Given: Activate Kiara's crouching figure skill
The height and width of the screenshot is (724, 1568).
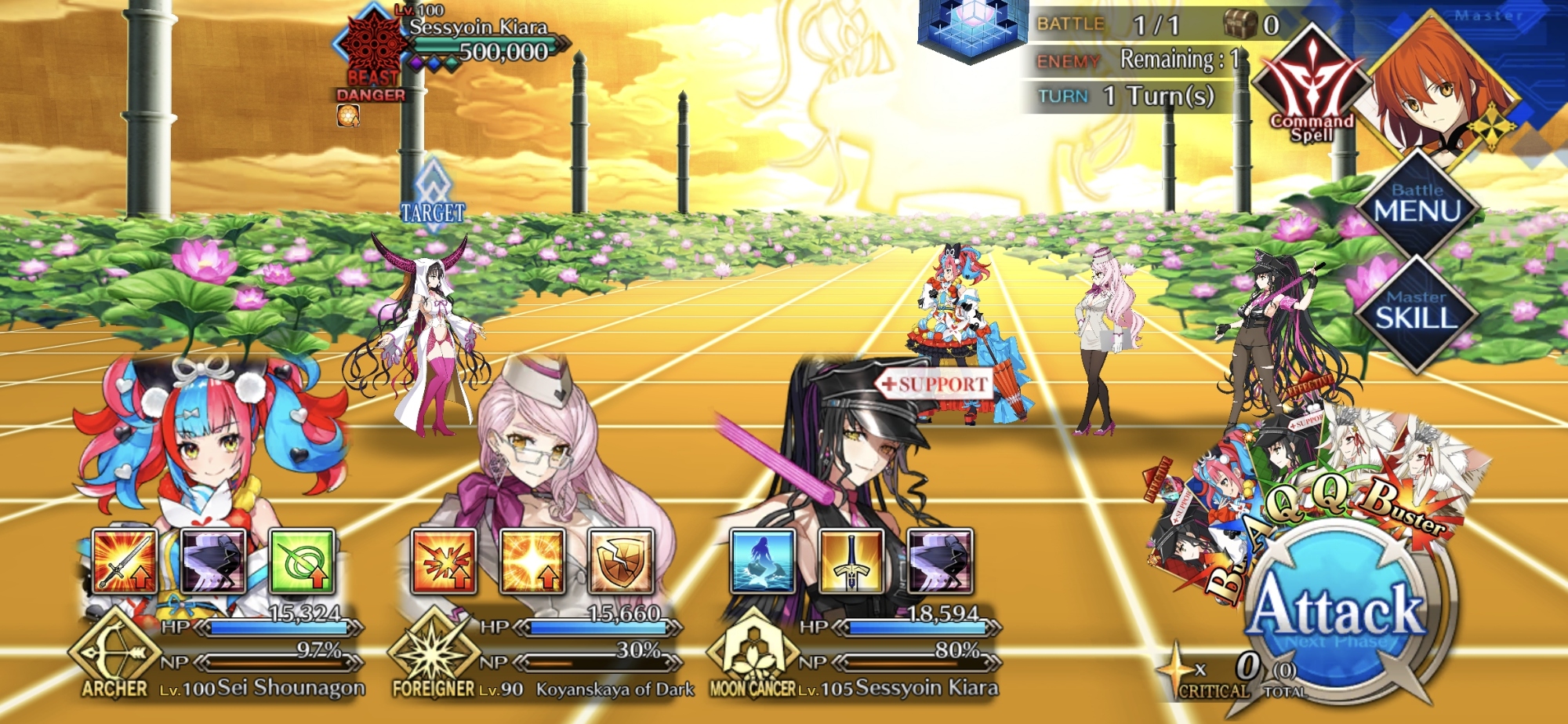Looking at the screenshot, I should tap(940, 561).
